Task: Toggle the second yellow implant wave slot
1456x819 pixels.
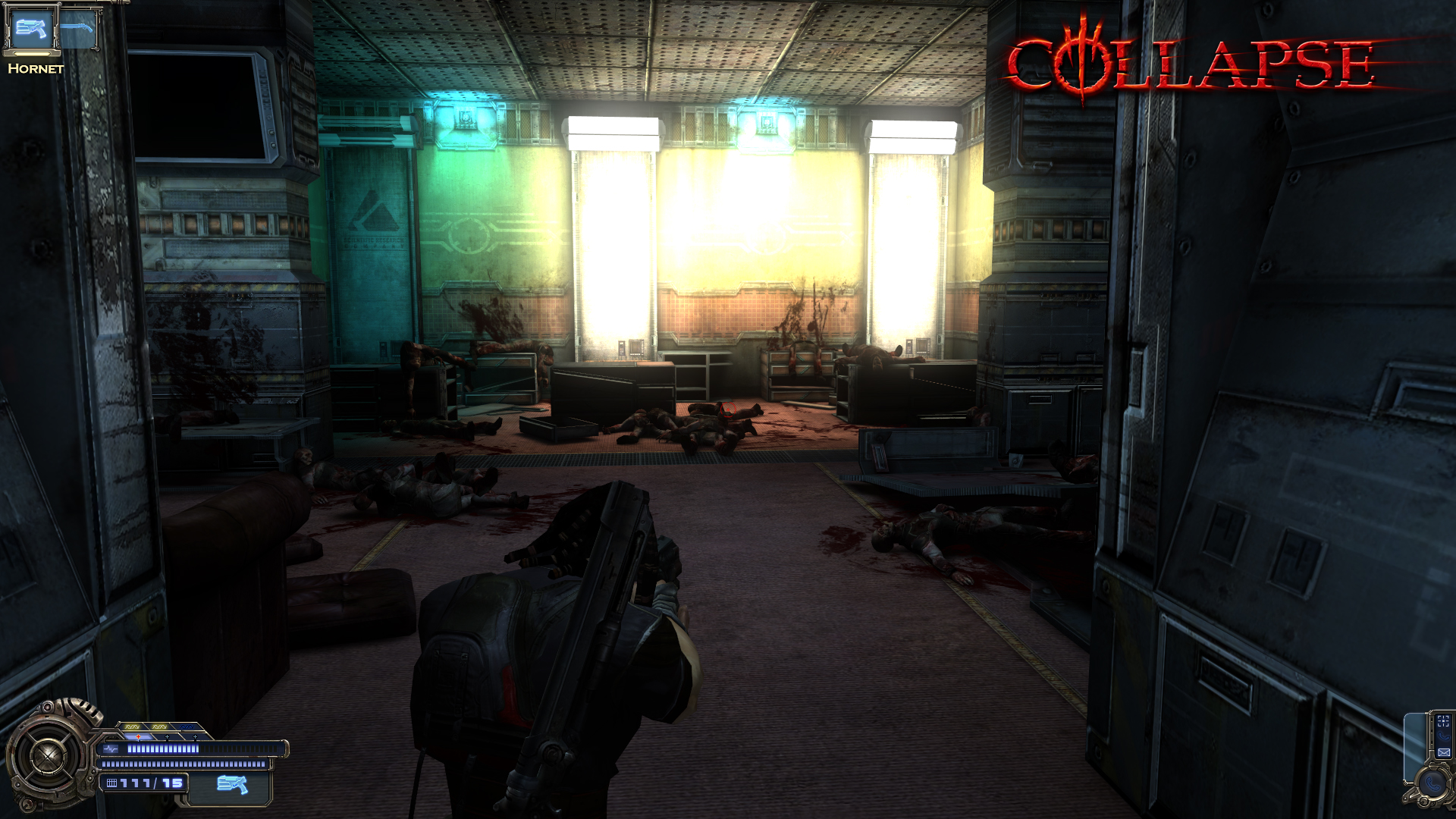Action: tap(158, 727)
